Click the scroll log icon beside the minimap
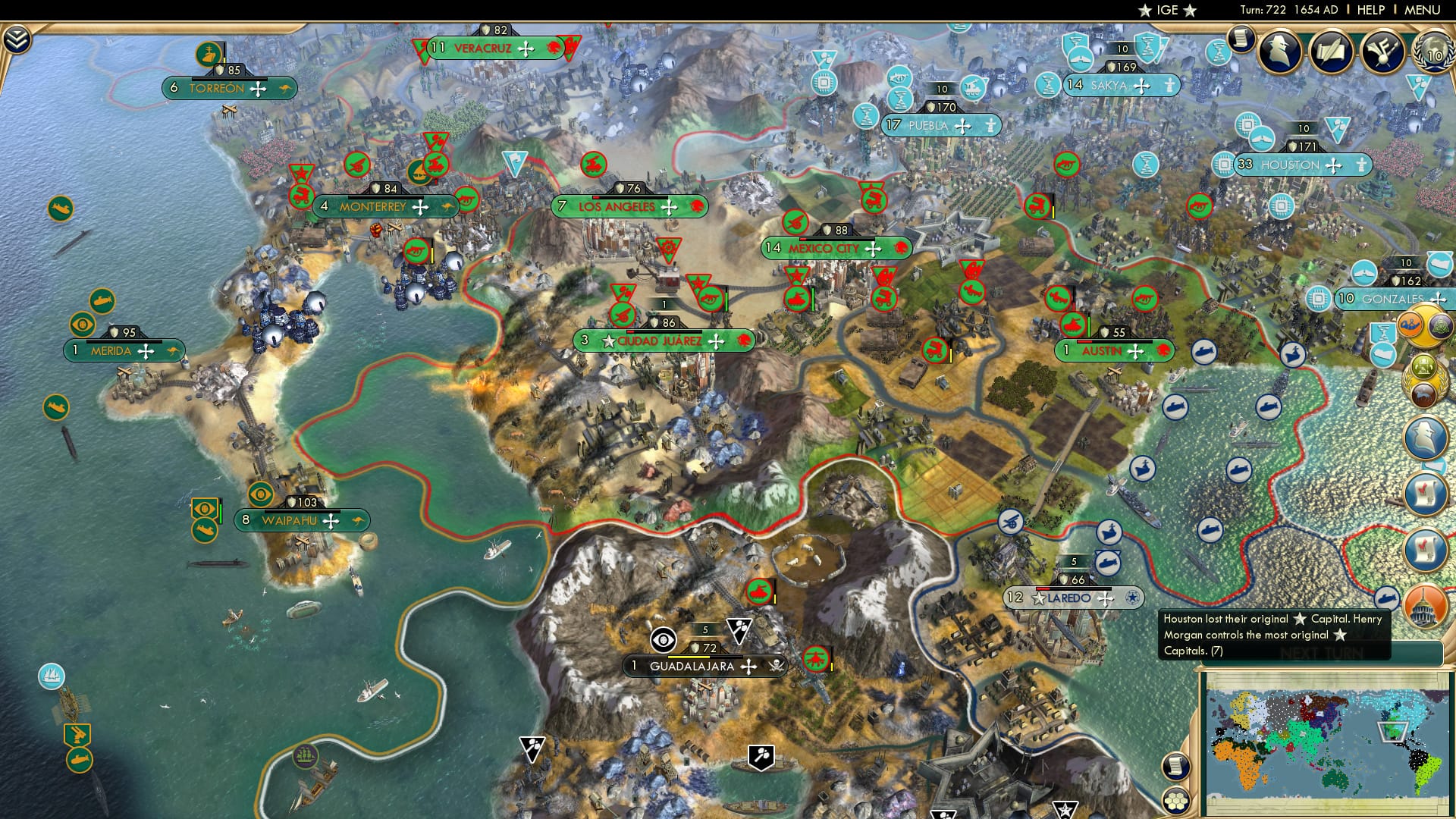1456x819 pixels. coord(1176,765)
